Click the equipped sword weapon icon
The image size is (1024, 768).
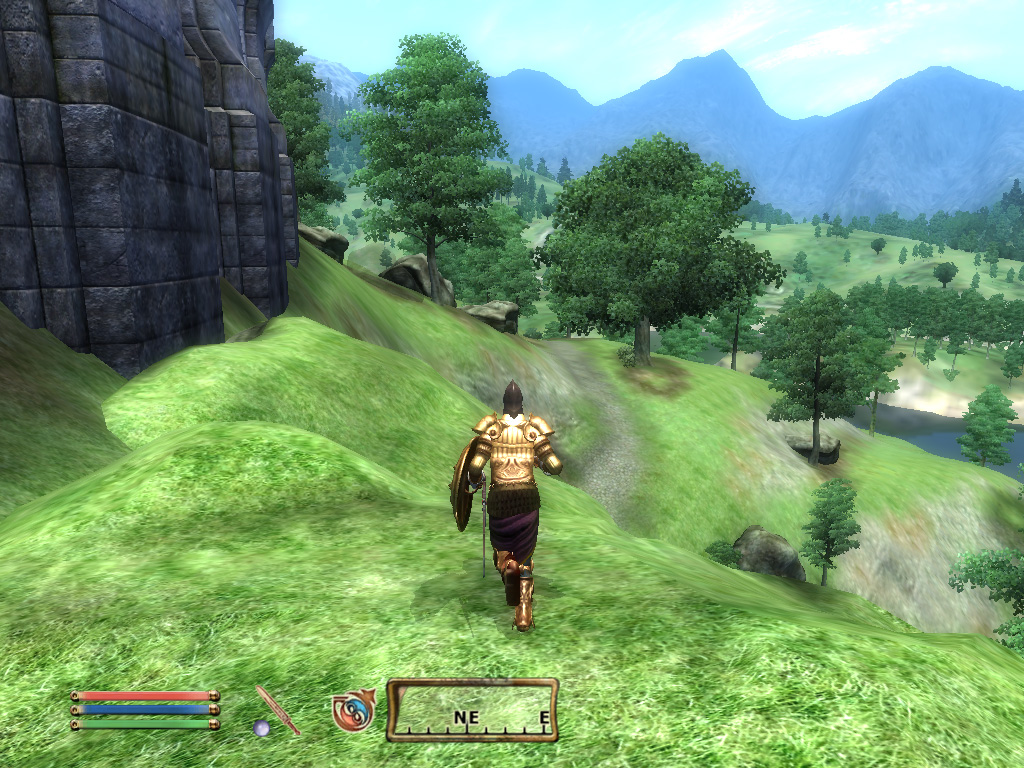click(x=277, y=710)
